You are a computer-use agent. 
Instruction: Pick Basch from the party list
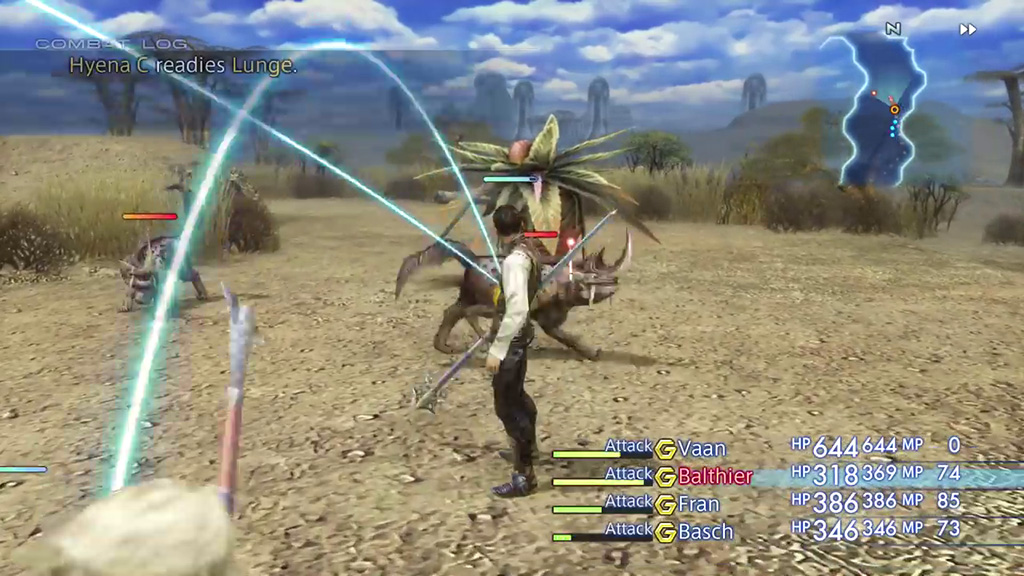coord(706,532)
